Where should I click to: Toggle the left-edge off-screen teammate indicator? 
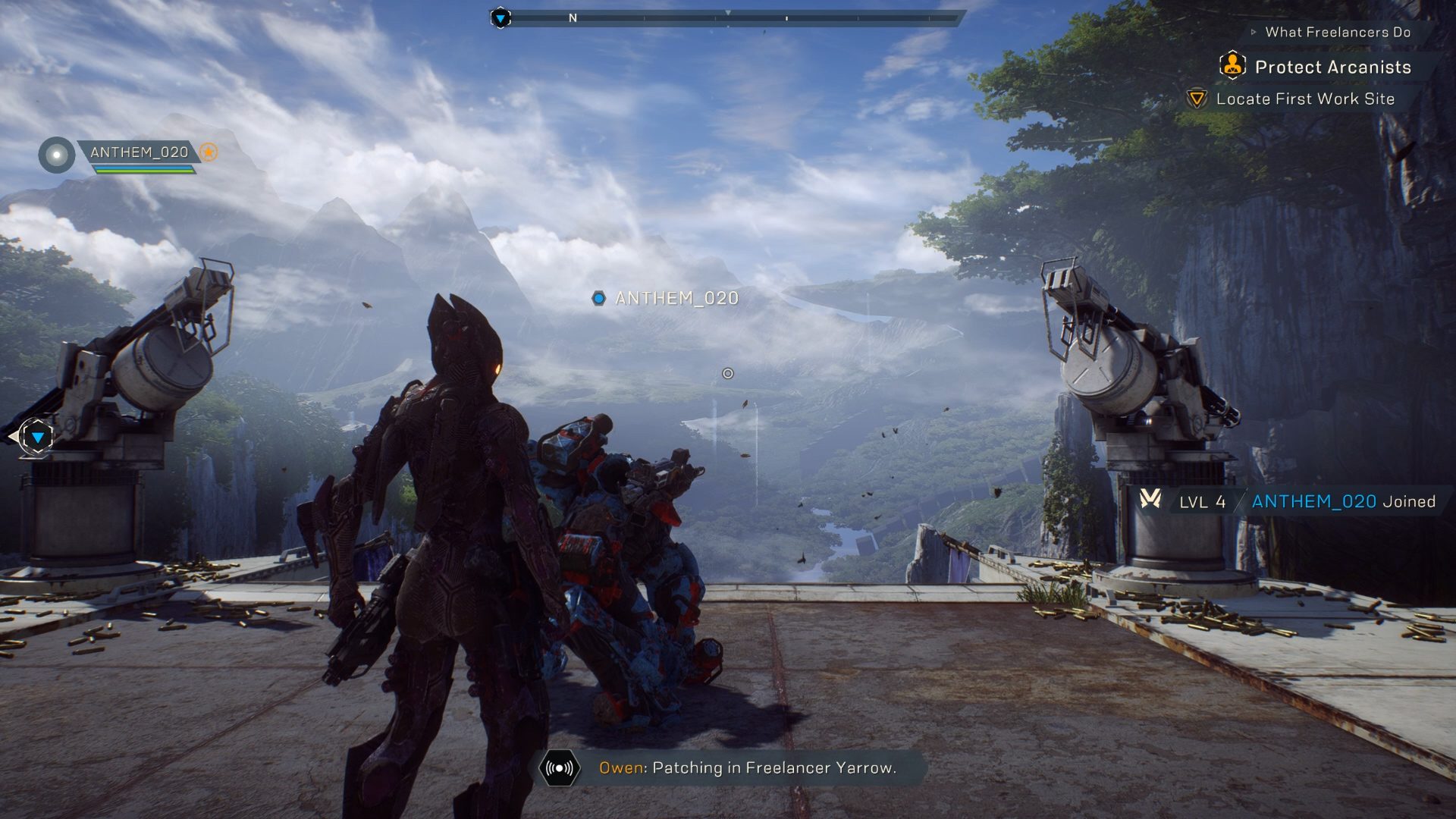pyautogui.click(x=38, y=438)
